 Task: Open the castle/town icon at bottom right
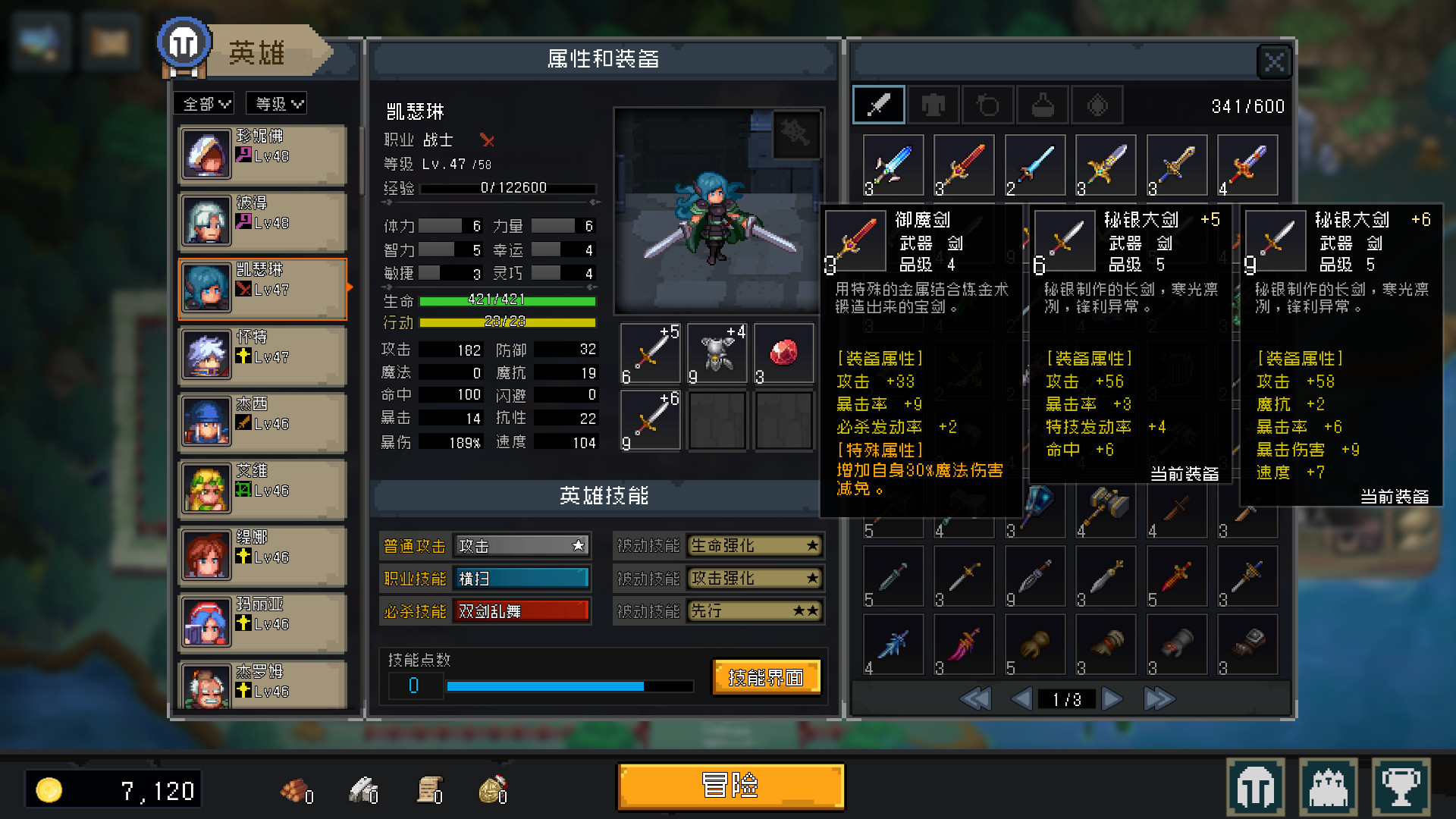pyautogui.click(x=1327, y=787)
